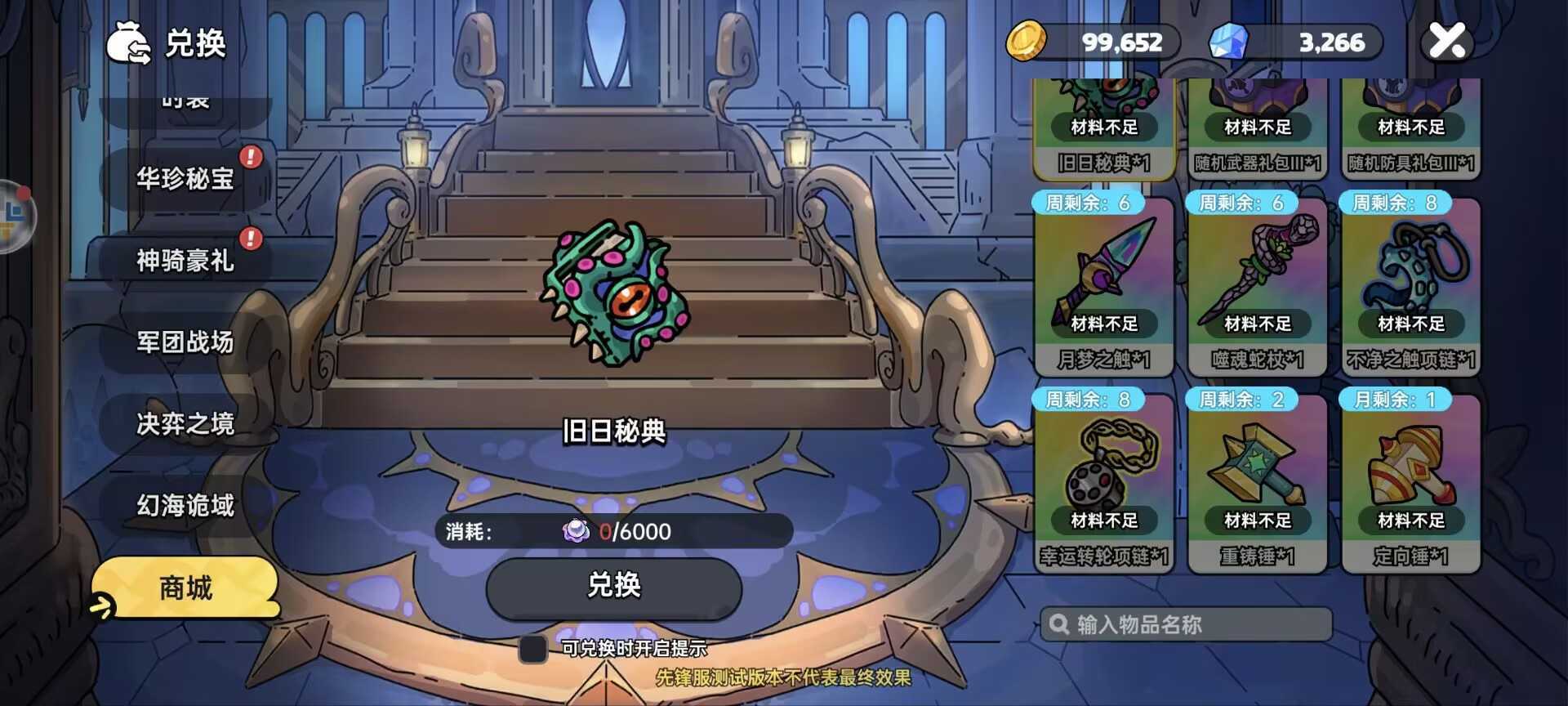1568x706 pixels.
Task: Select the 噬魂蛇杖 staff item icon
Action: coord(1257,270)
